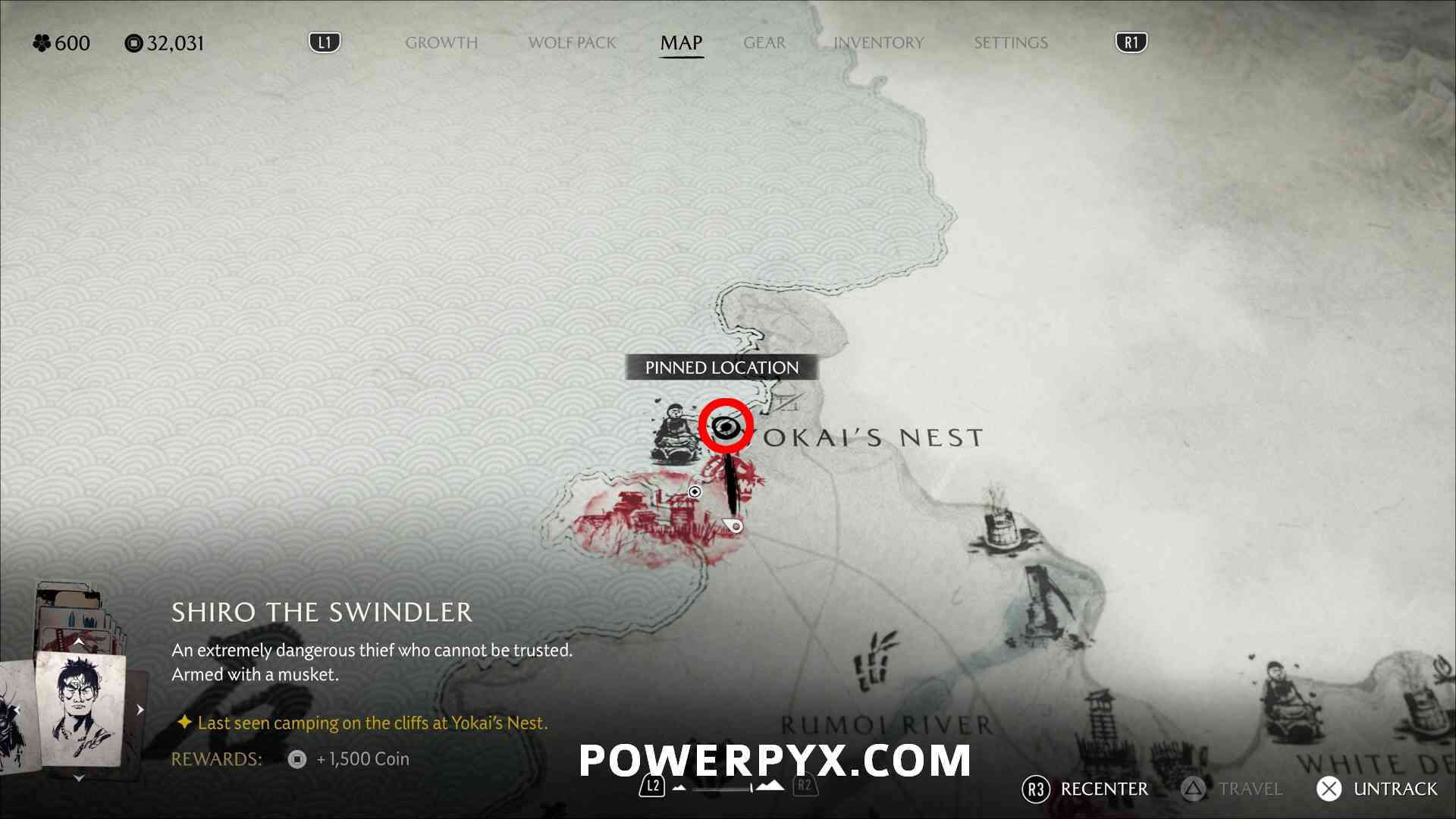The height and width of the screenshot is (819, 1456).
Task: Open the Wolf Pack tab
Action: point(572,43)
